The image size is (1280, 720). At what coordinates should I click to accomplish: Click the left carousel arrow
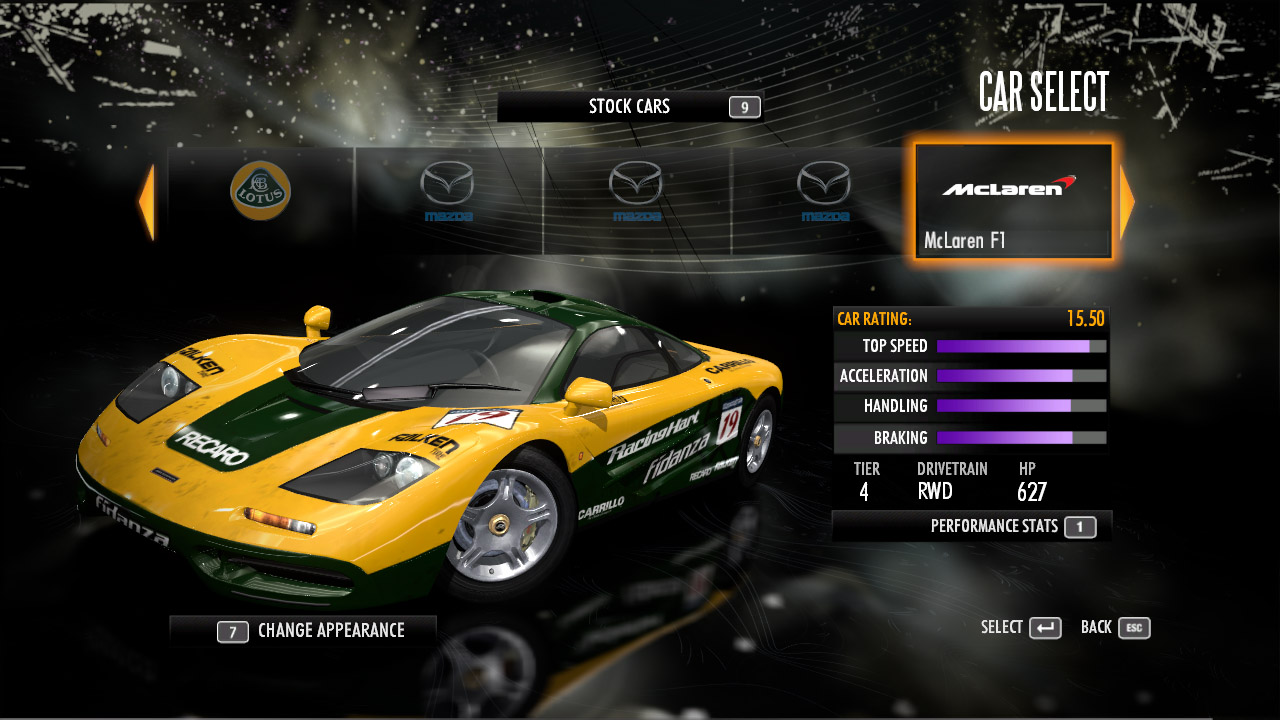(x=147, y=203)
